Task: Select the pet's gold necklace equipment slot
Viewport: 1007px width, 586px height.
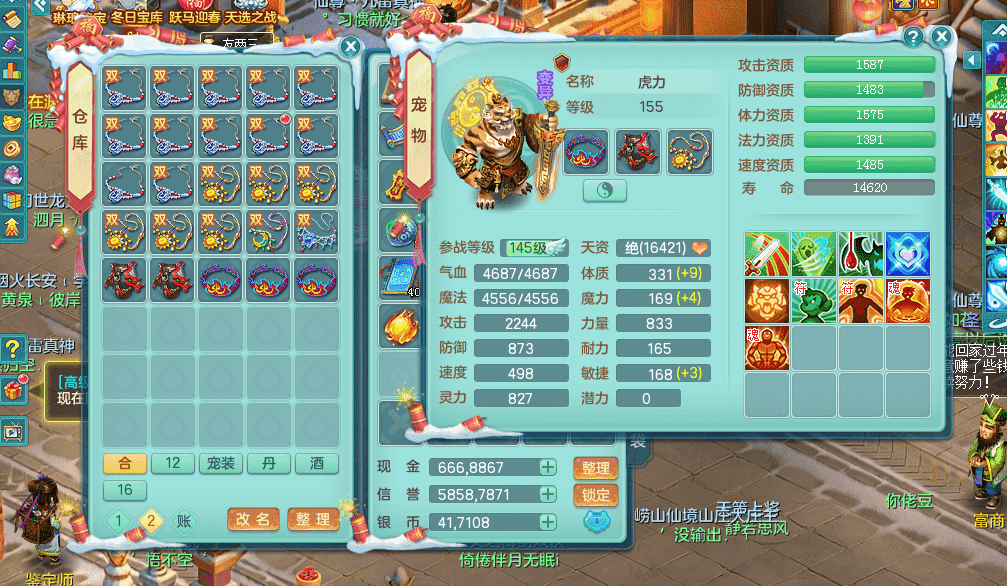Action: 688,153
